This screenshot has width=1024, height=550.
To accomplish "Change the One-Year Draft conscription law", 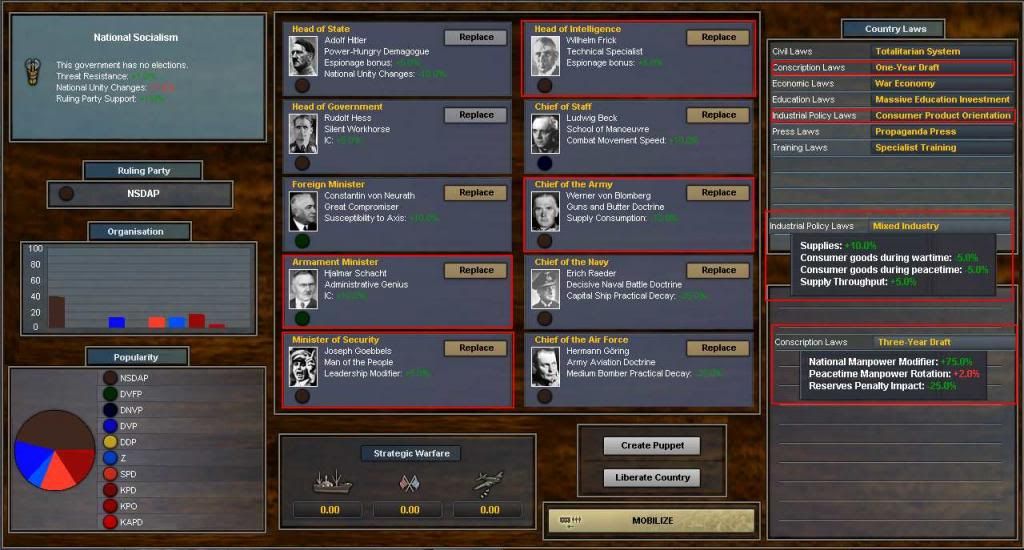I will (x=906, y=67).
